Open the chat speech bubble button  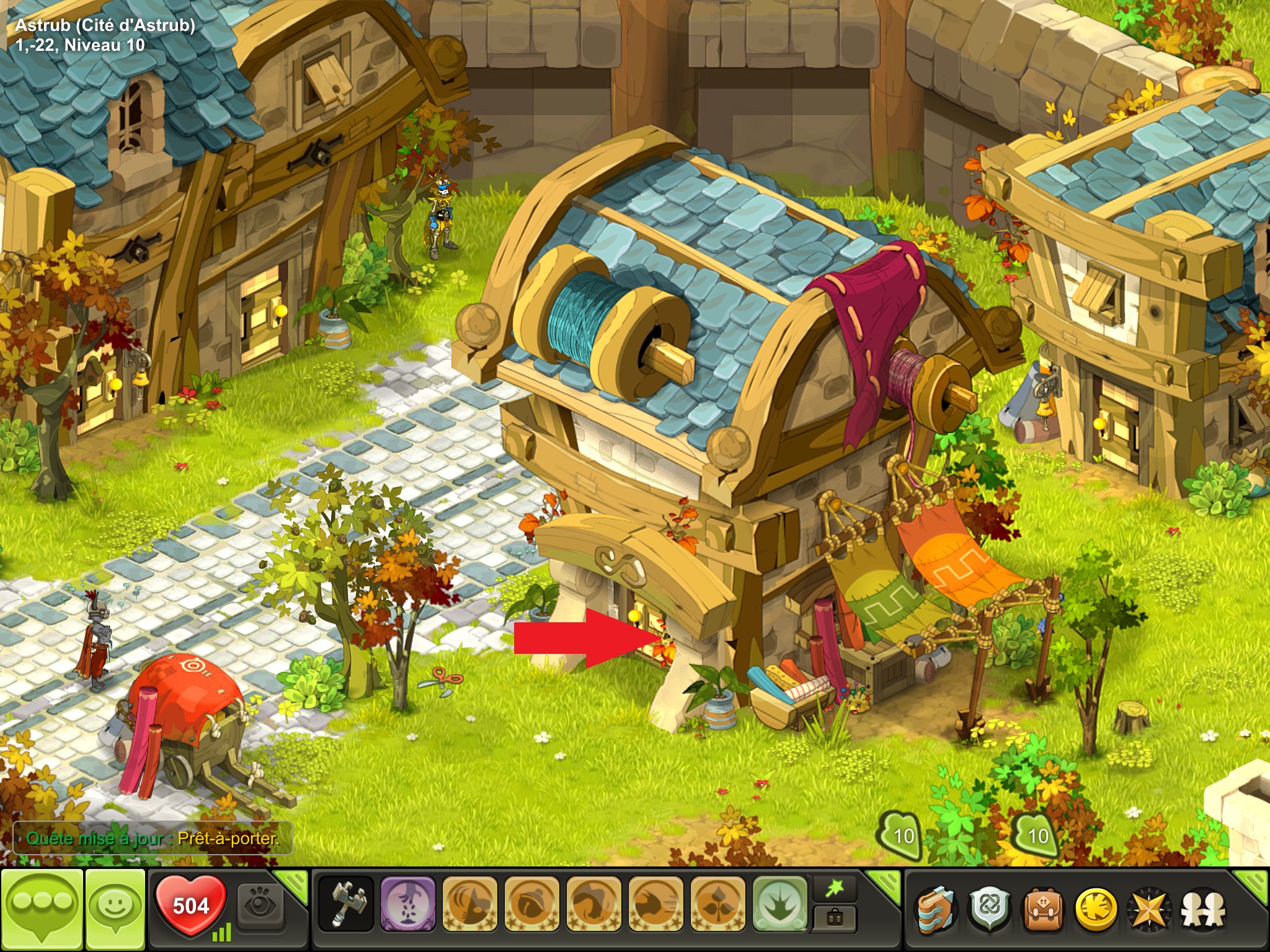pyautogui.click(x=42, y=907)
